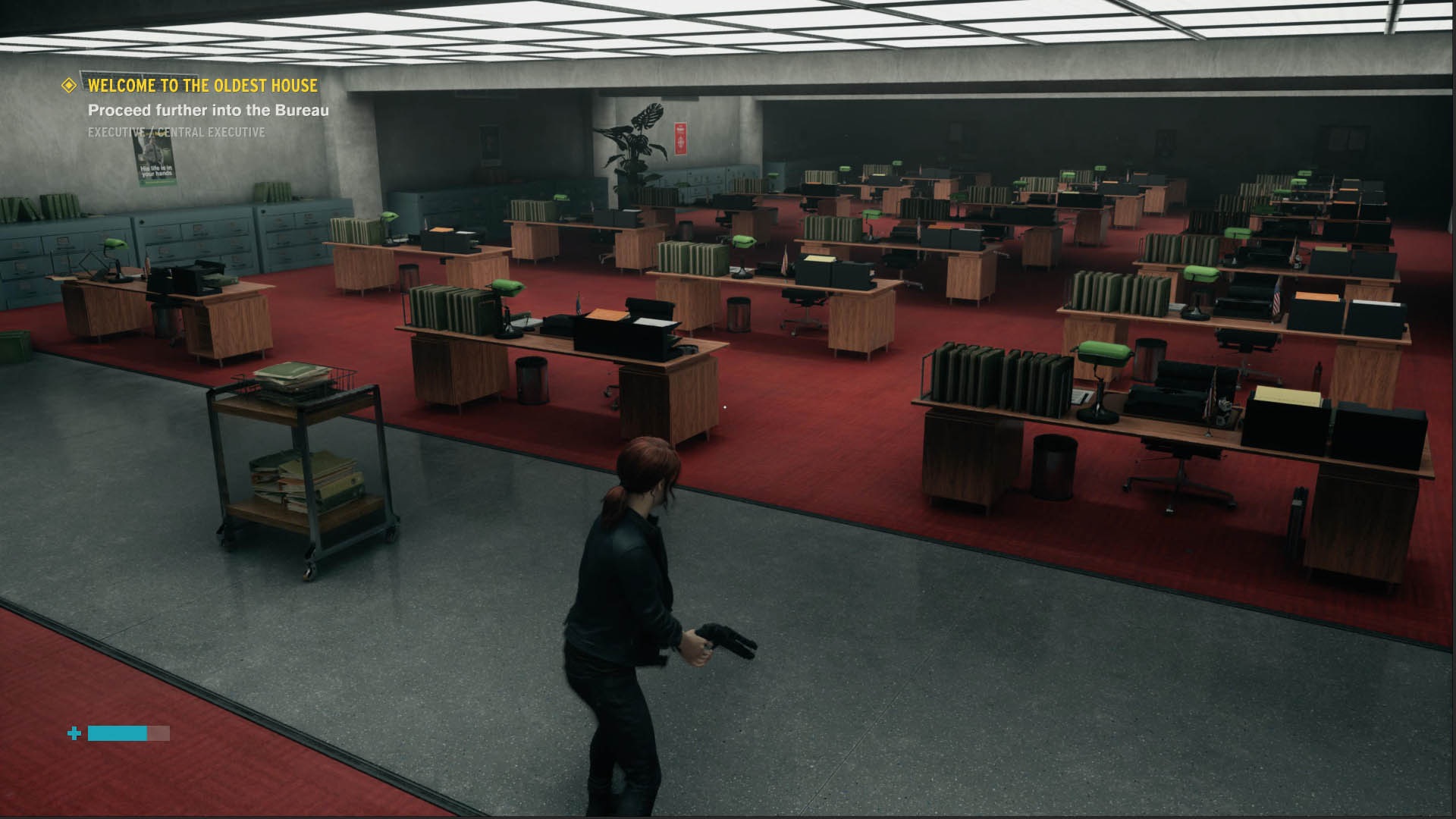The height and width of the screenshot is (819, 1456).
Task: Click the crosshair dot at screen center
Action: click(726, 406)
